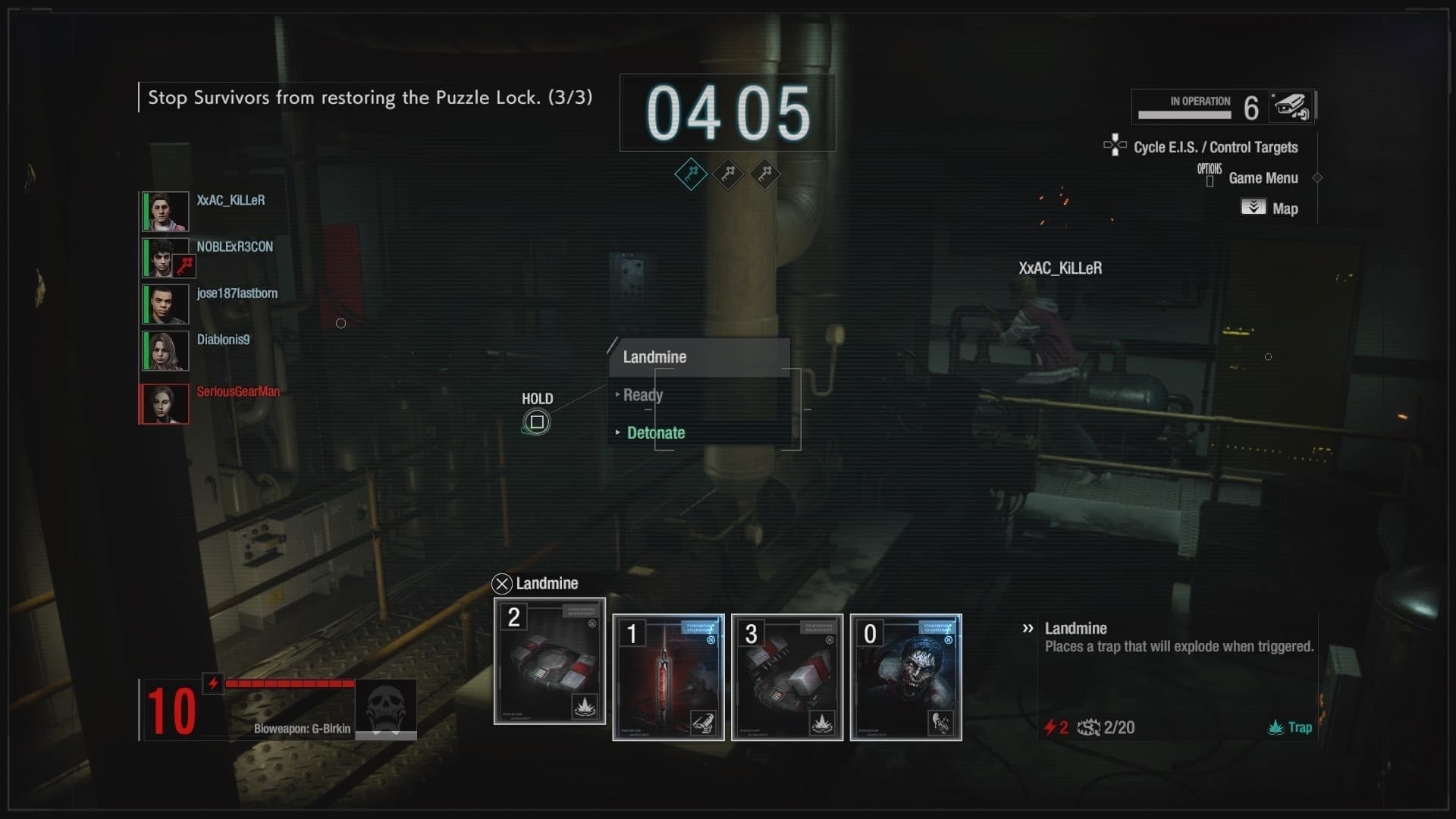Choose the cost-3 mine card
1456x819 pixels.
tap(786, 677)
